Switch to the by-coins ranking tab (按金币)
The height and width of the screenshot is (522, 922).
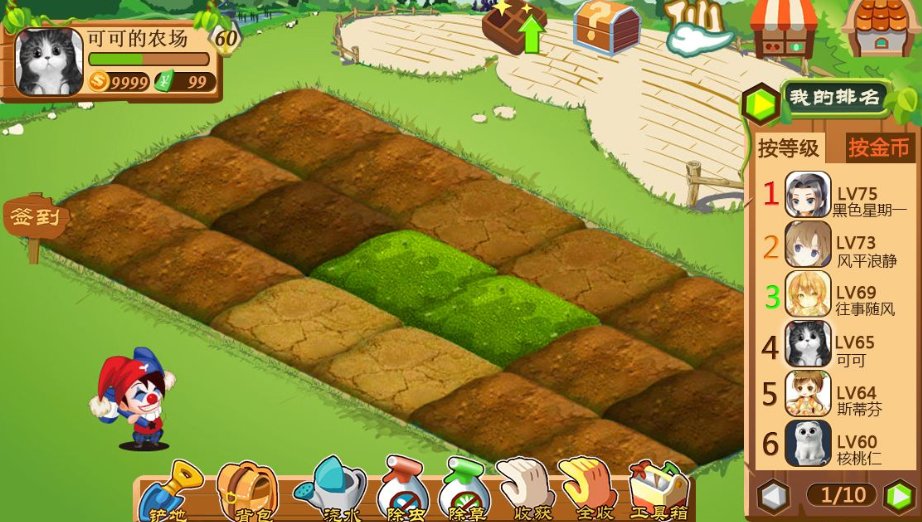click(880, 148)
